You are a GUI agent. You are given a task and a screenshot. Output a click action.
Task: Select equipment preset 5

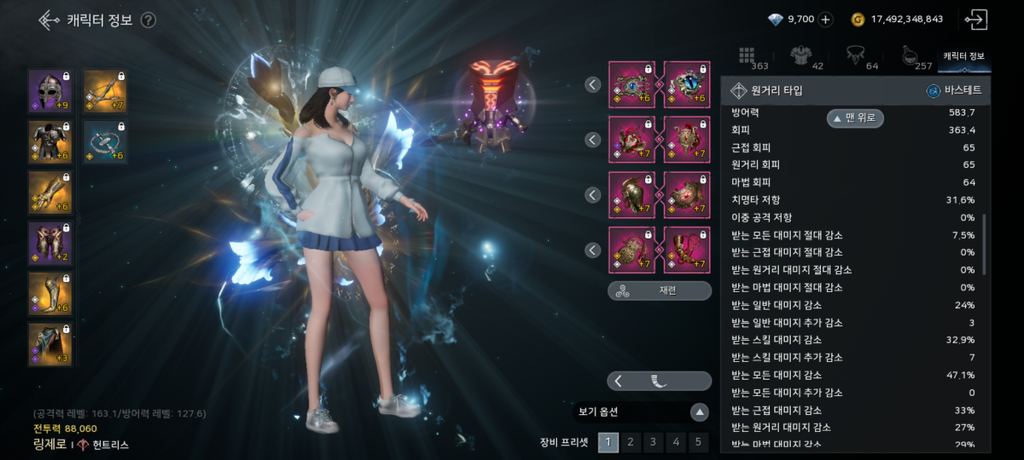(698, 442)
